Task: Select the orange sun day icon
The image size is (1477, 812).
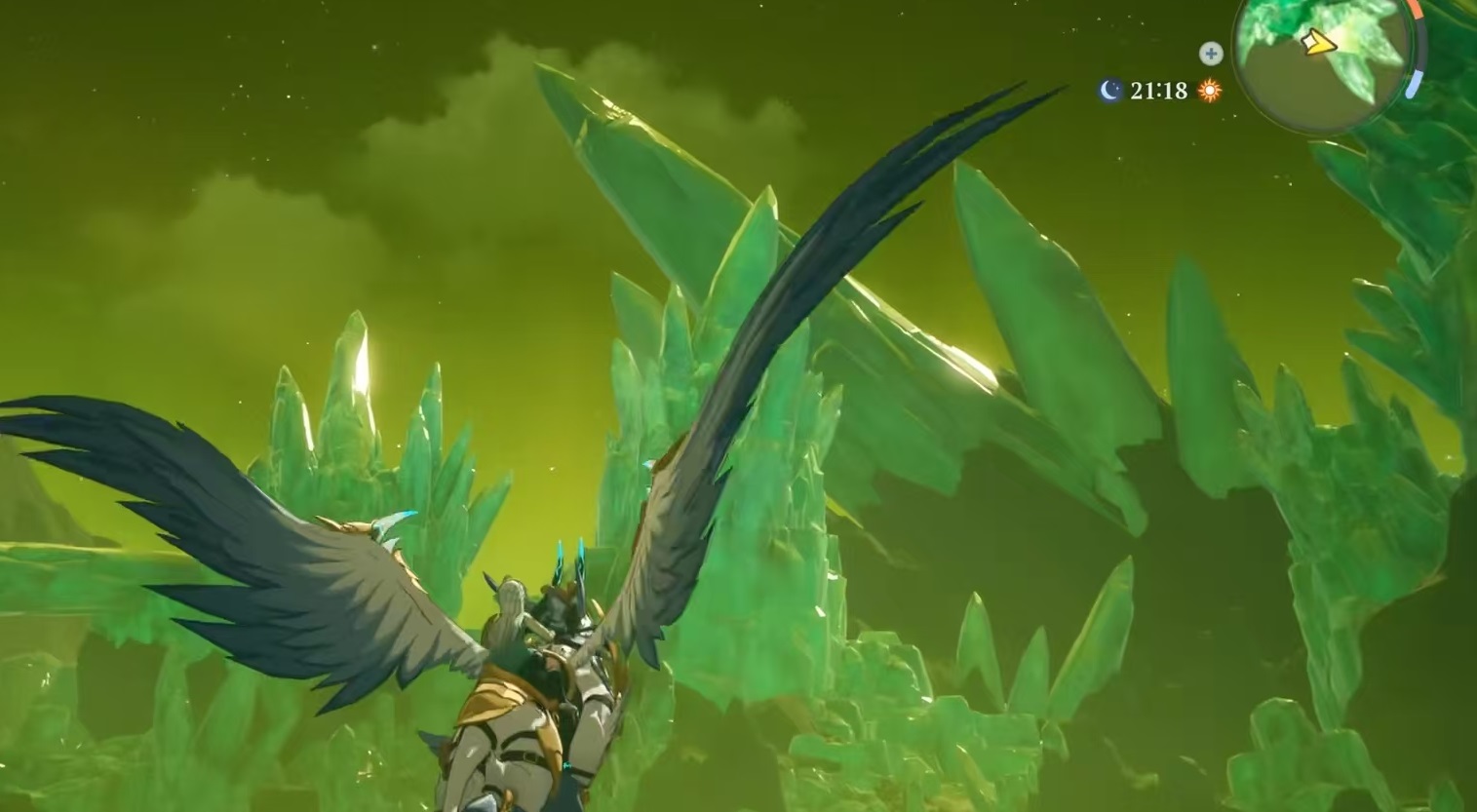Action: pos(1210,91)
